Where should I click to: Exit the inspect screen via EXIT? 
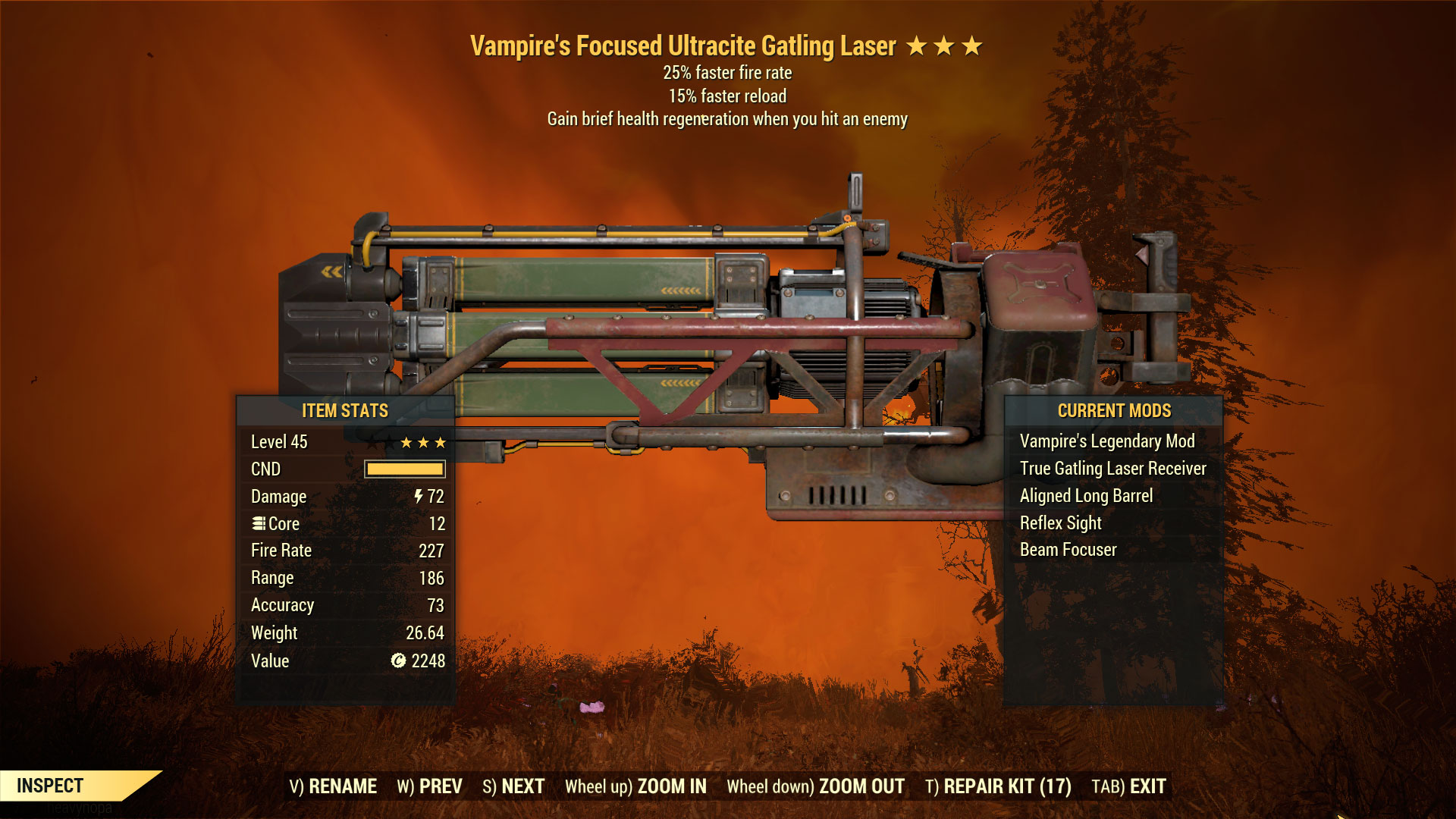[x=1128, y=786]
